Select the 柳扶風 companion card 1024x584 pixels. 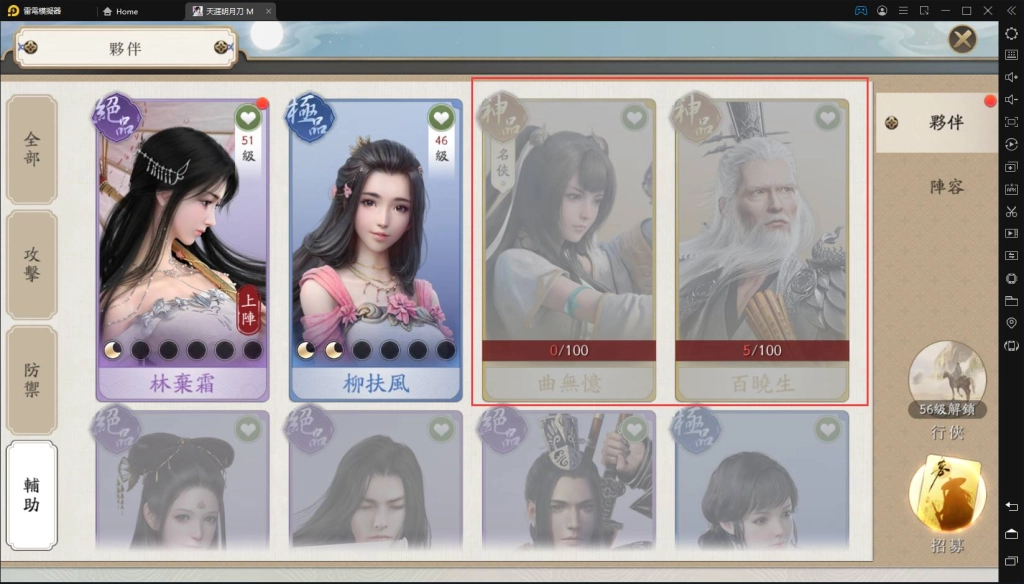coord(376,250)
